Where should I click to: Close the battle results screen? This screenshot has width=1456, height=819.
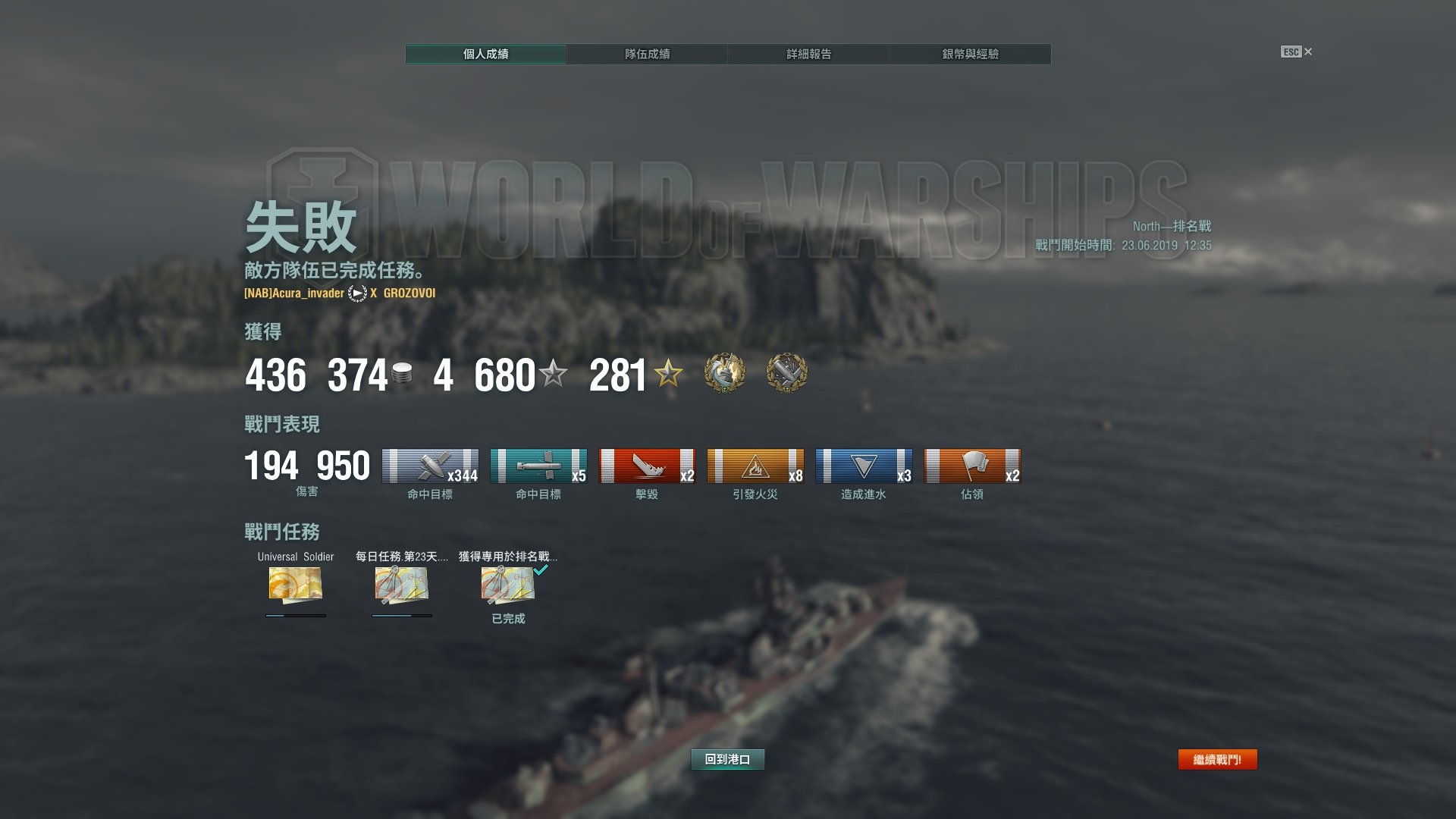click(1297, 52)
